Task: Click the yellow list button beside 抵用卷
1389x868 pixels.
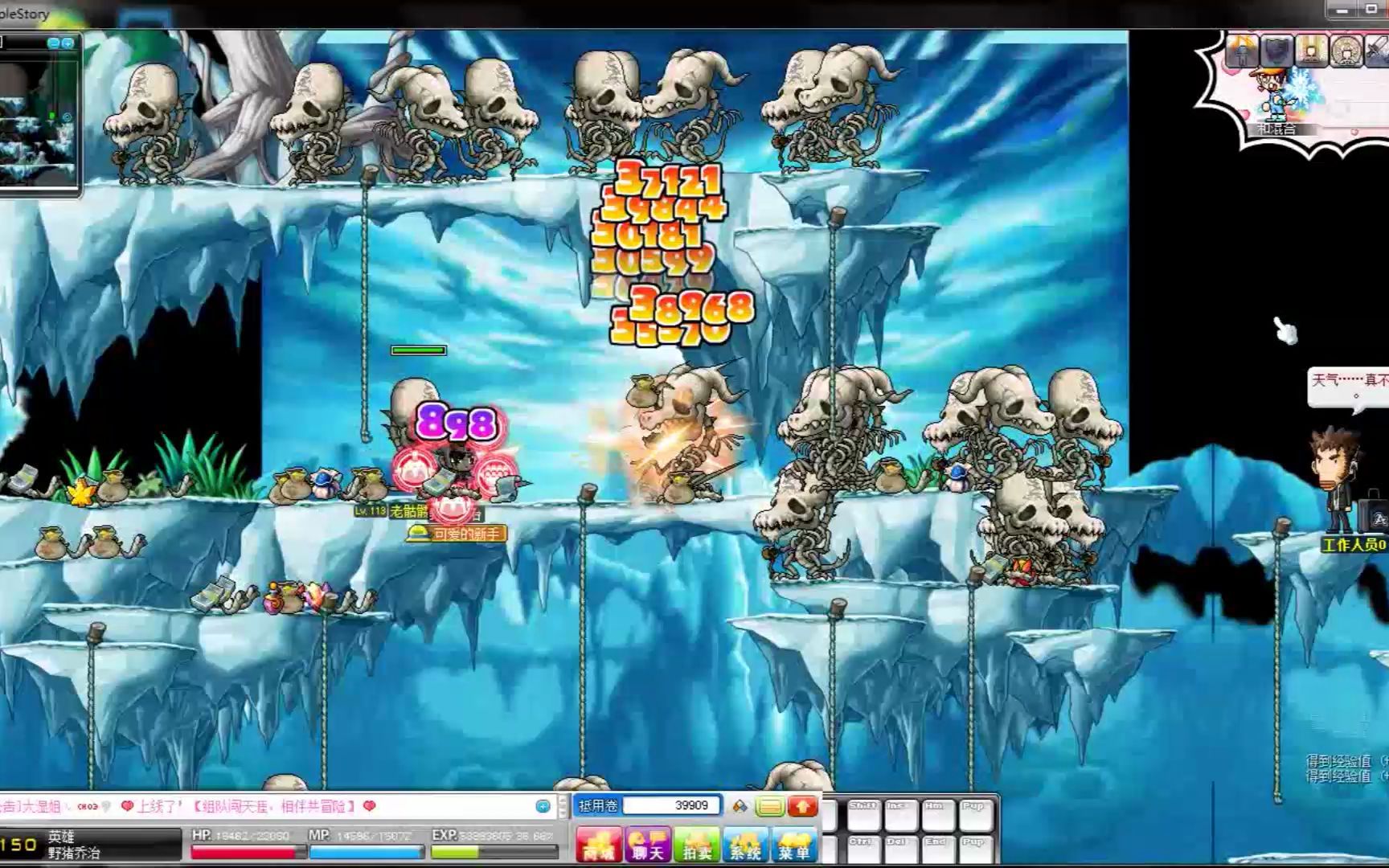Action: [x=769, y=806]
